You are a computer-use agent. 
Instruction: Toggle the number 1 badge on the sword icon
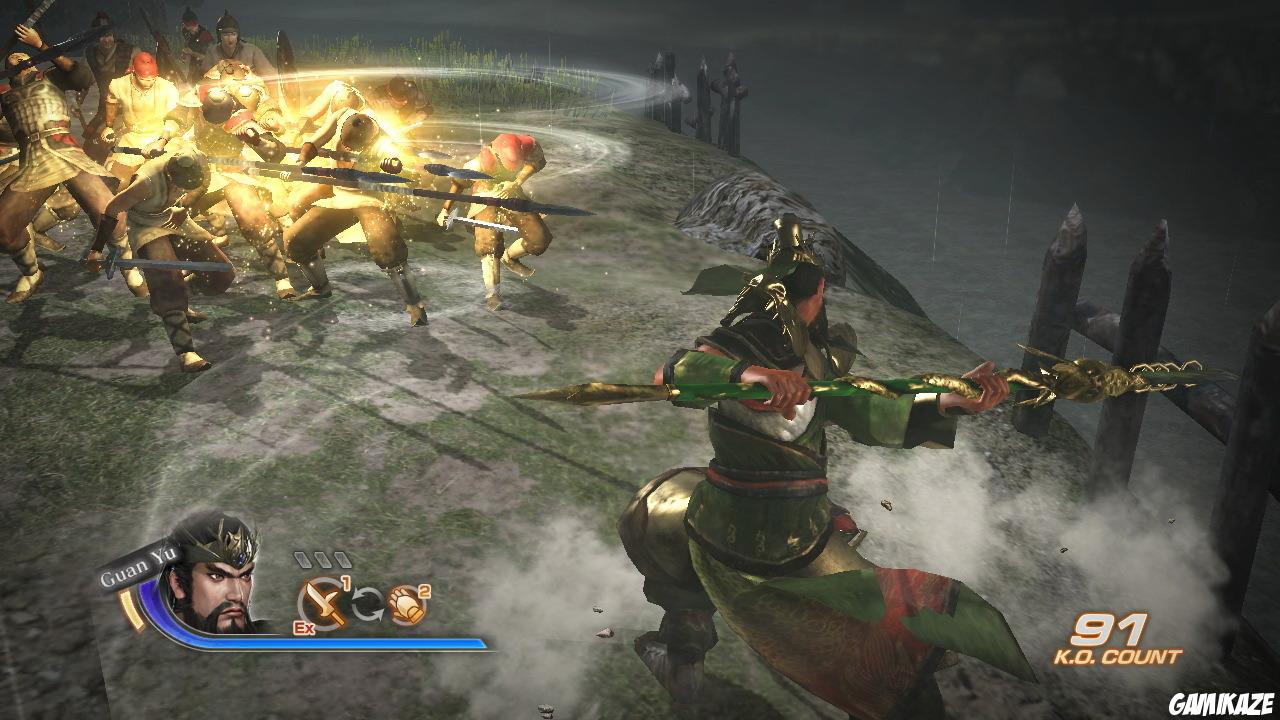[x=347, y=582]
